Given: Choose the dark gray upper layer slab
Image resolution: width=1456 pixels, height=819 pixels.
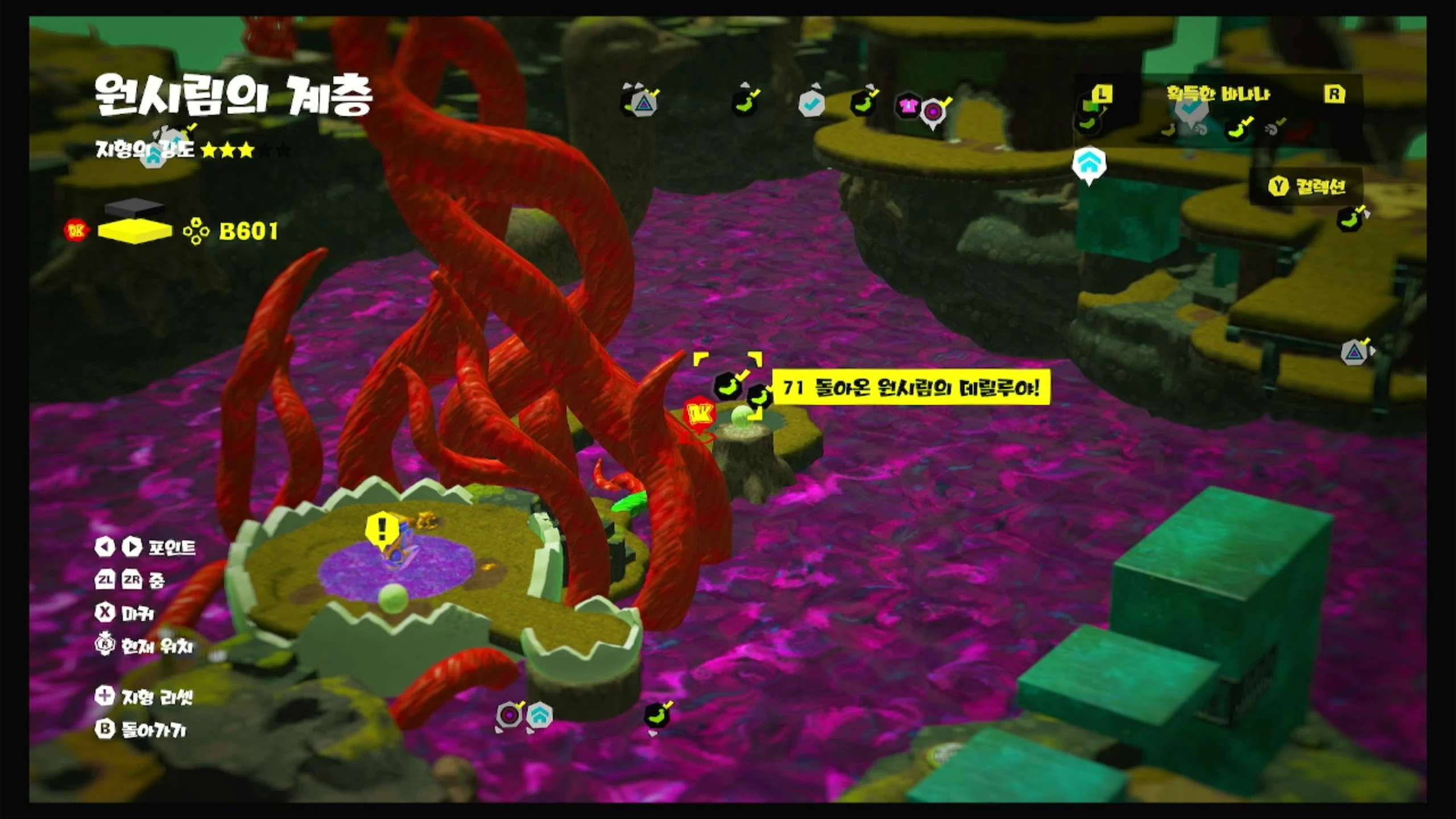Looking at the screenshot, I should coord(135,207).
